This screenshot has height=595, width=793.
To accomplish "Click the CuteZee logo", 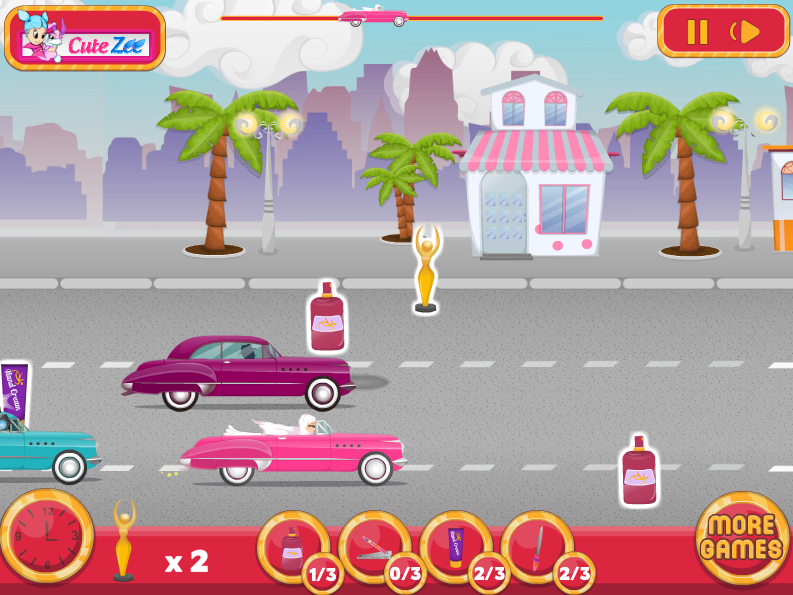I will tap(85, 39).
